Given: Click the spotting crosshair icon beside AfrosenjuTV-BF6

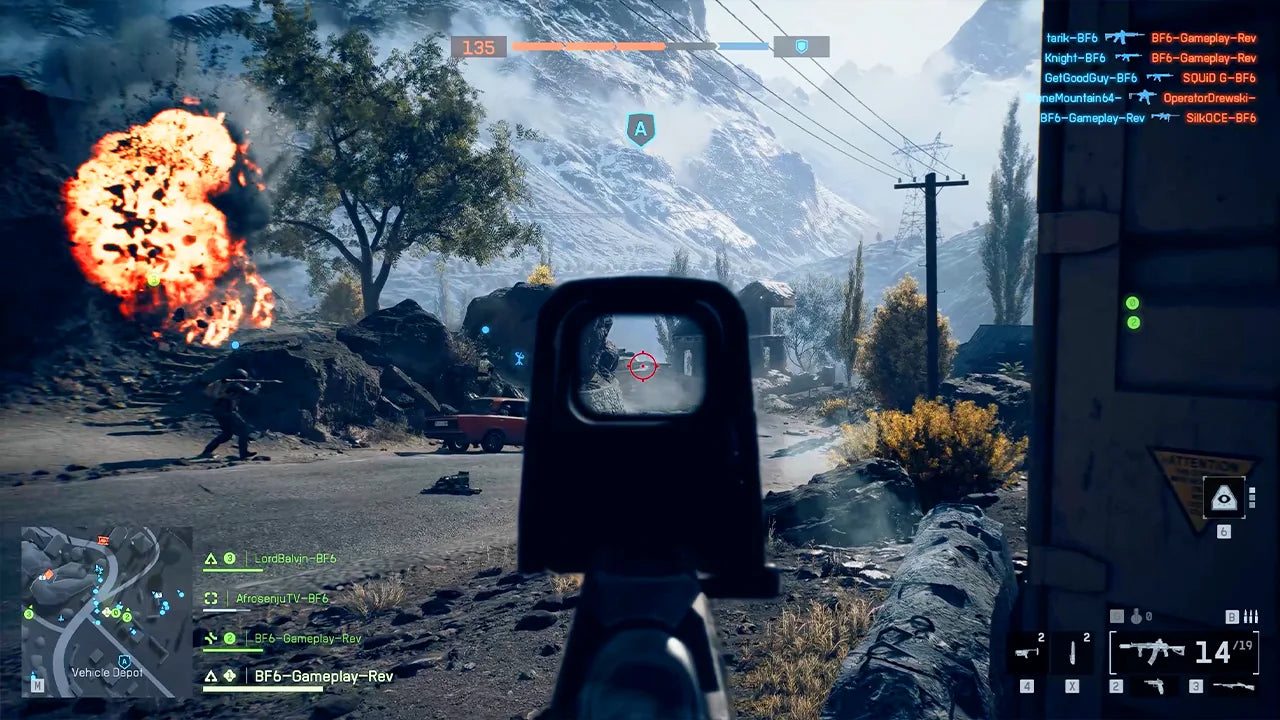Looking at the screenshot, I should pos(212,597).
